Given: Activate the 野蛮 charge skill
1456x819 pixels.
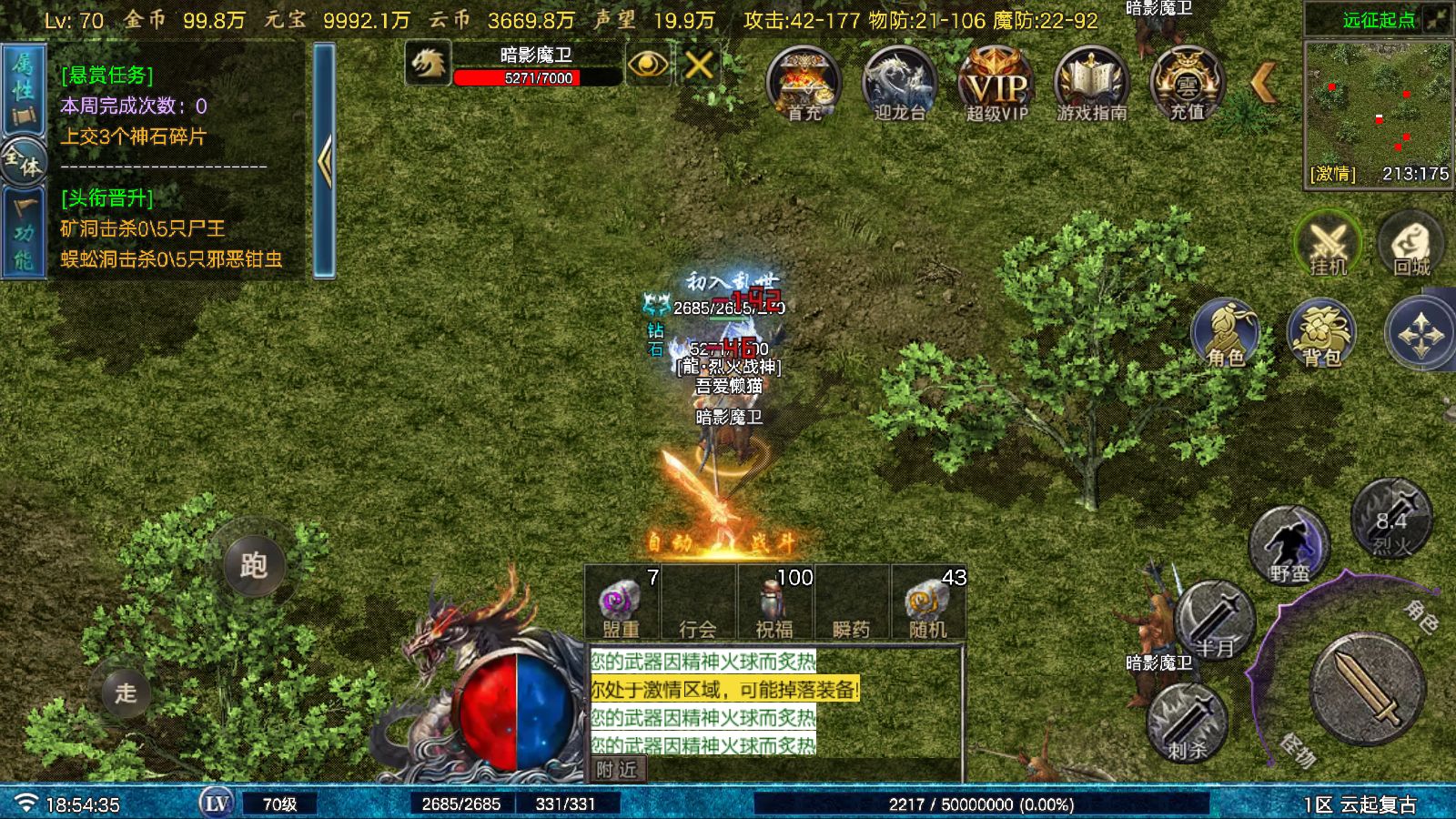Looking at the screenshot, I should [1289, 545].
